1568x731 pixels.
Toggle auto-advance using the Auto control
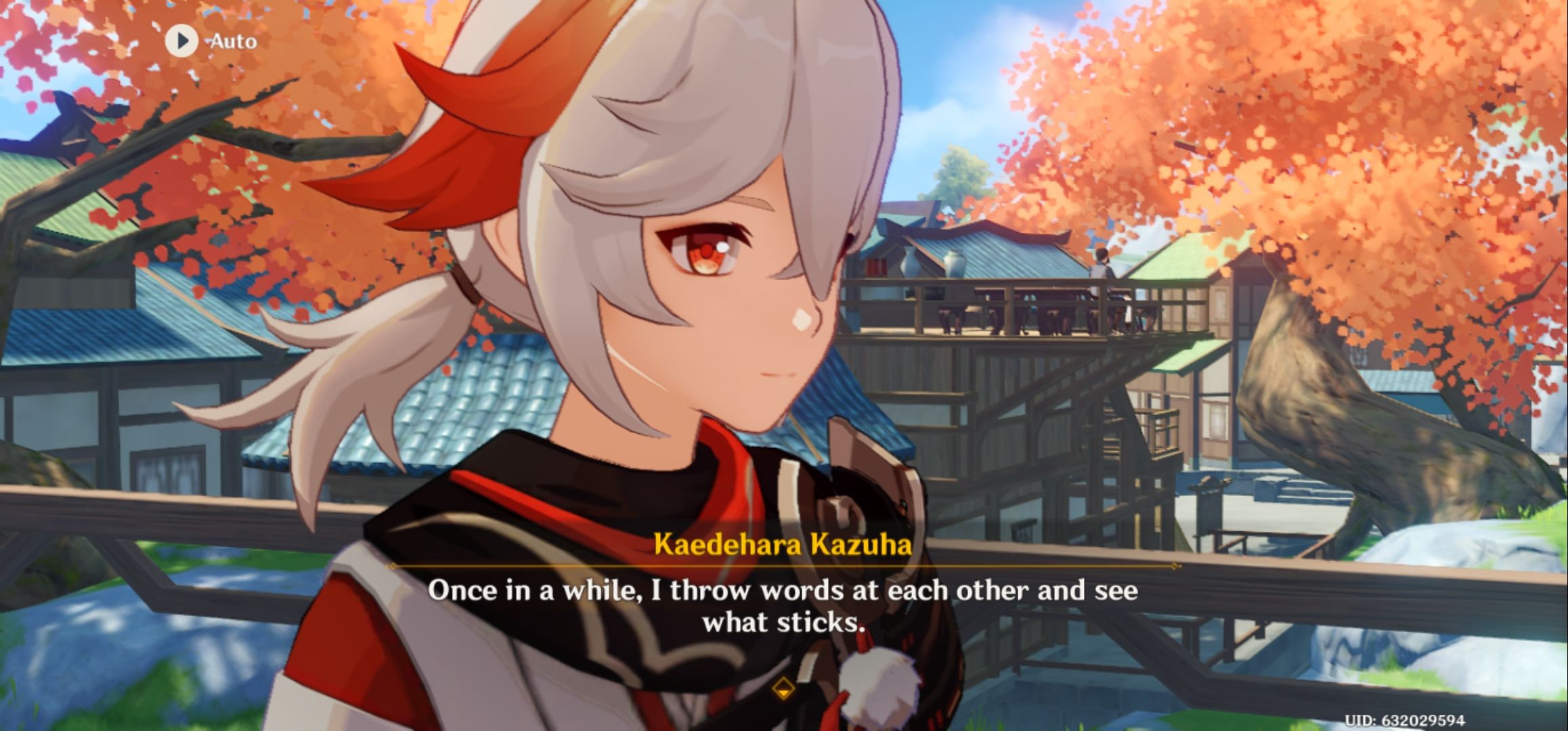click(x=203, y=42)
